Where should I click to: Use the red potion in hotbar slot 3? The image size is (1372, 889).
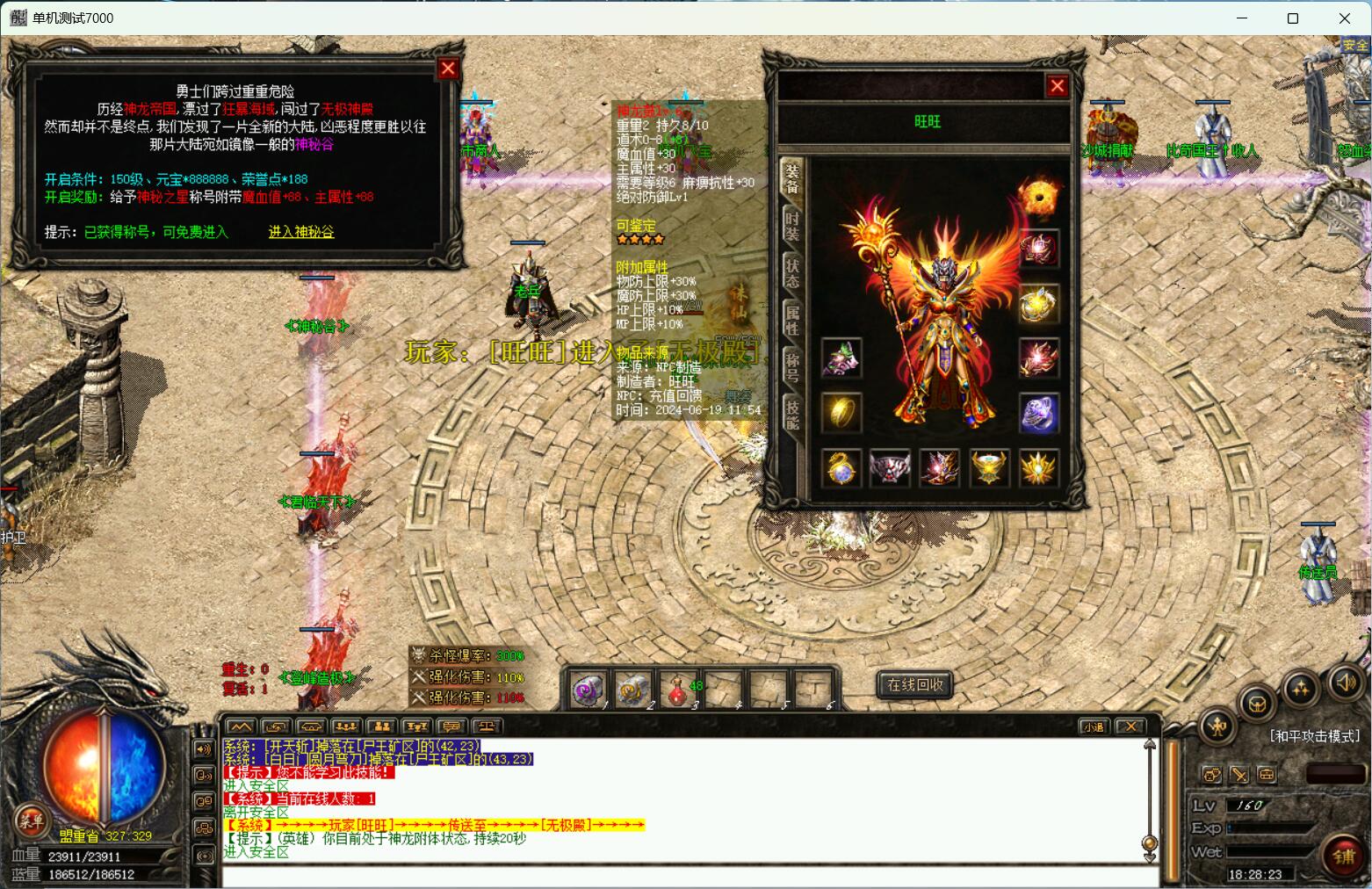click(677, 689)
